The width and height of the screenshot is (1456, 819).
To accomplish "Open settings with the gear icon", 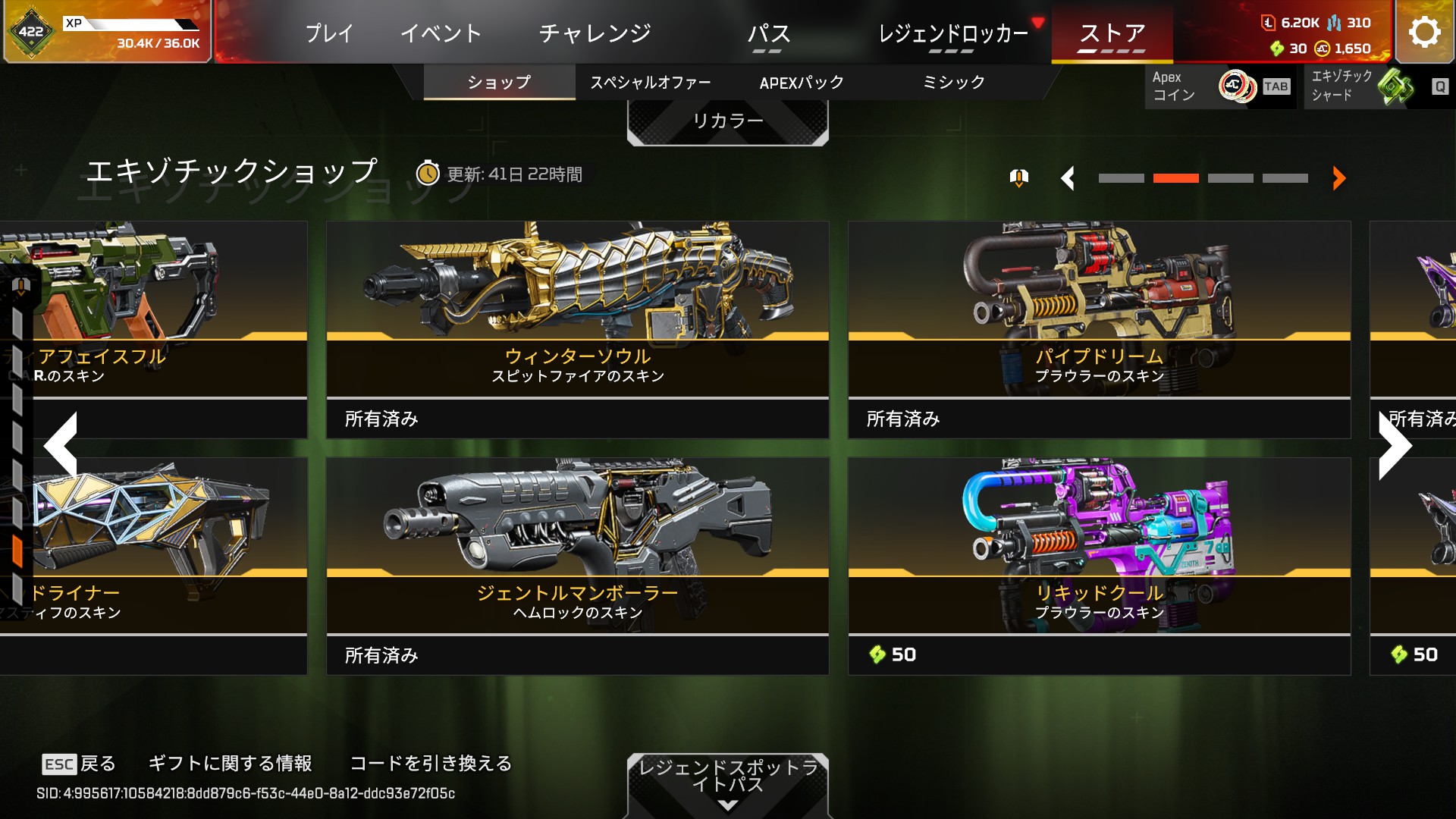I will click(x=1424, y=32).
